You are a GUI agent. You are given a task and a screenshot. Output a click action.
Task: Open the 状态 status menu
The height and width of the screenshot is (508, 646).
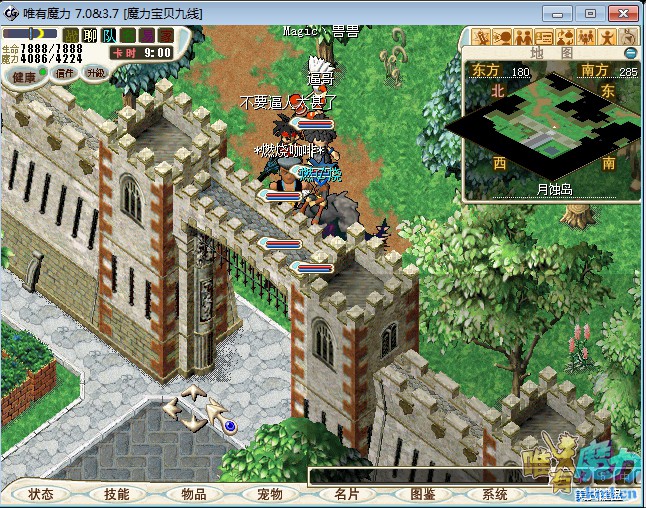point(41,494)
